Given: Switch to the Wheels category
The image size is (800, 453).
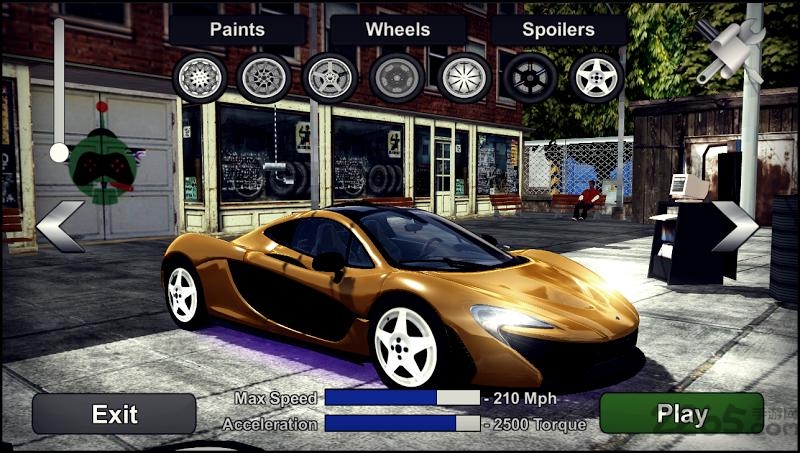Looking at the screenshot, I should (x=397, y=30).
